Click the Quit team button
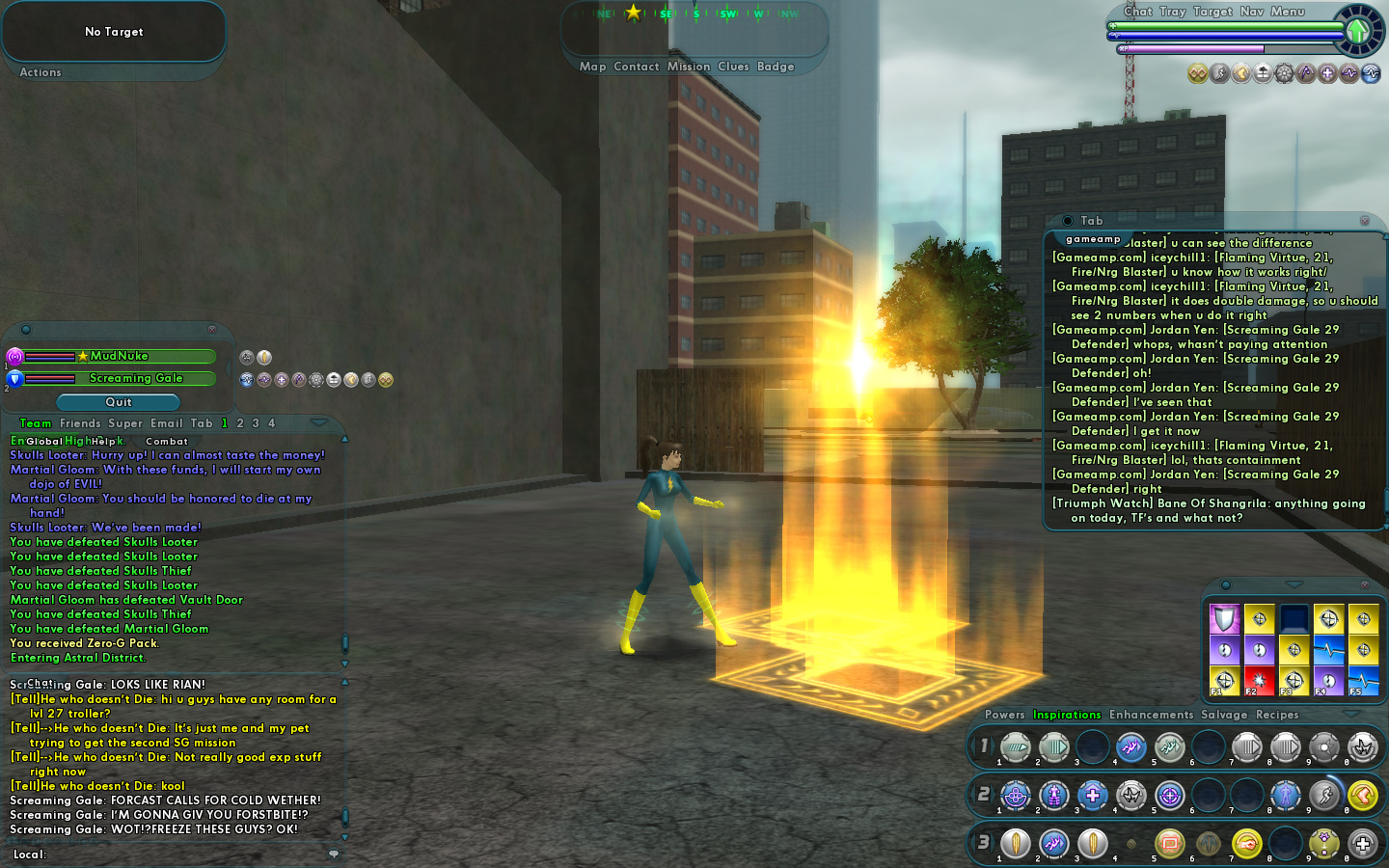The width and height of the screenshot is (1389, 868). point(119,402)
